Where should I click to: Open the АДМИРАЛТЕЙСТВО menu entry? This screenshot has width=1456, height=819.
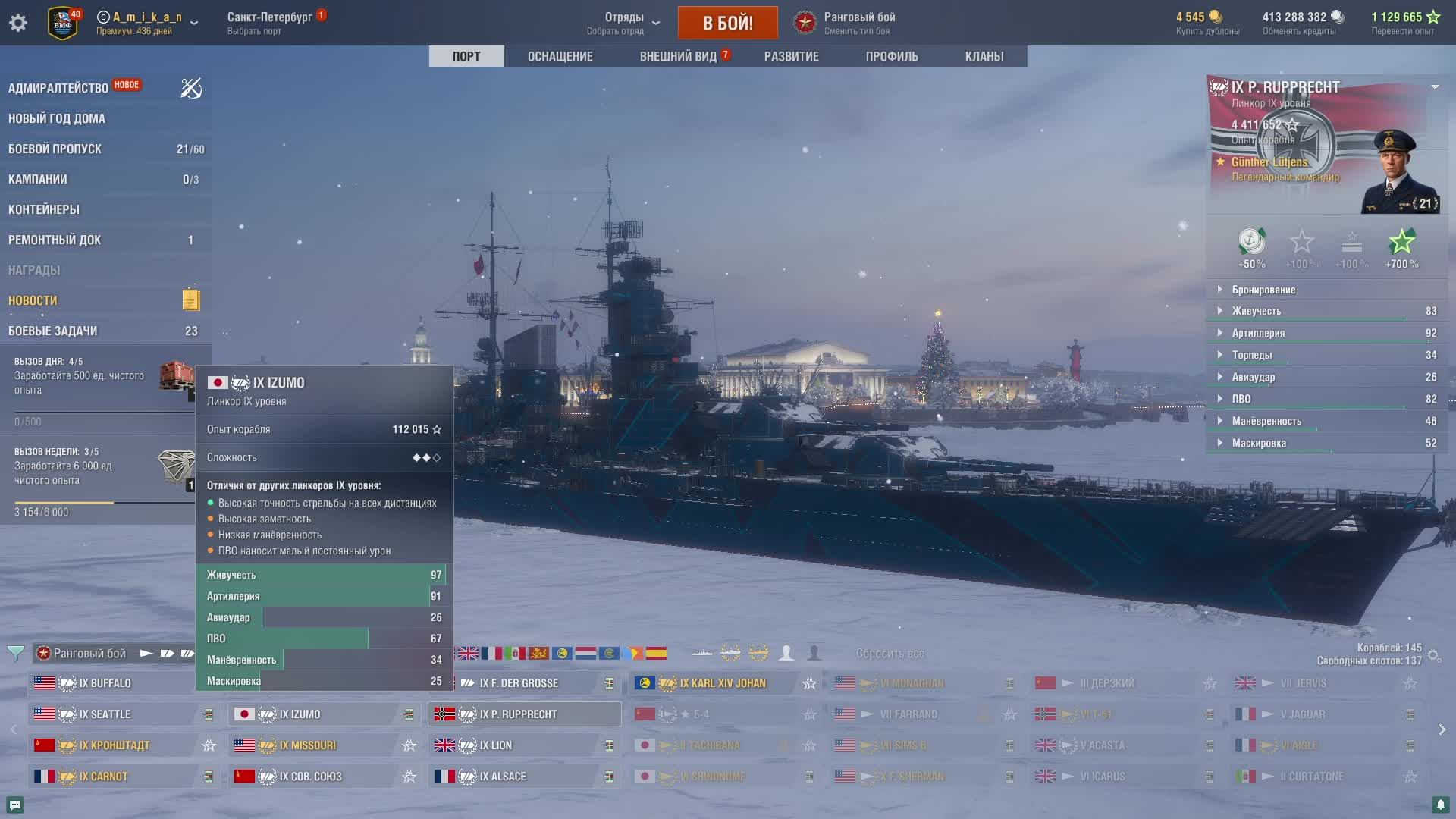pos(58,88)
